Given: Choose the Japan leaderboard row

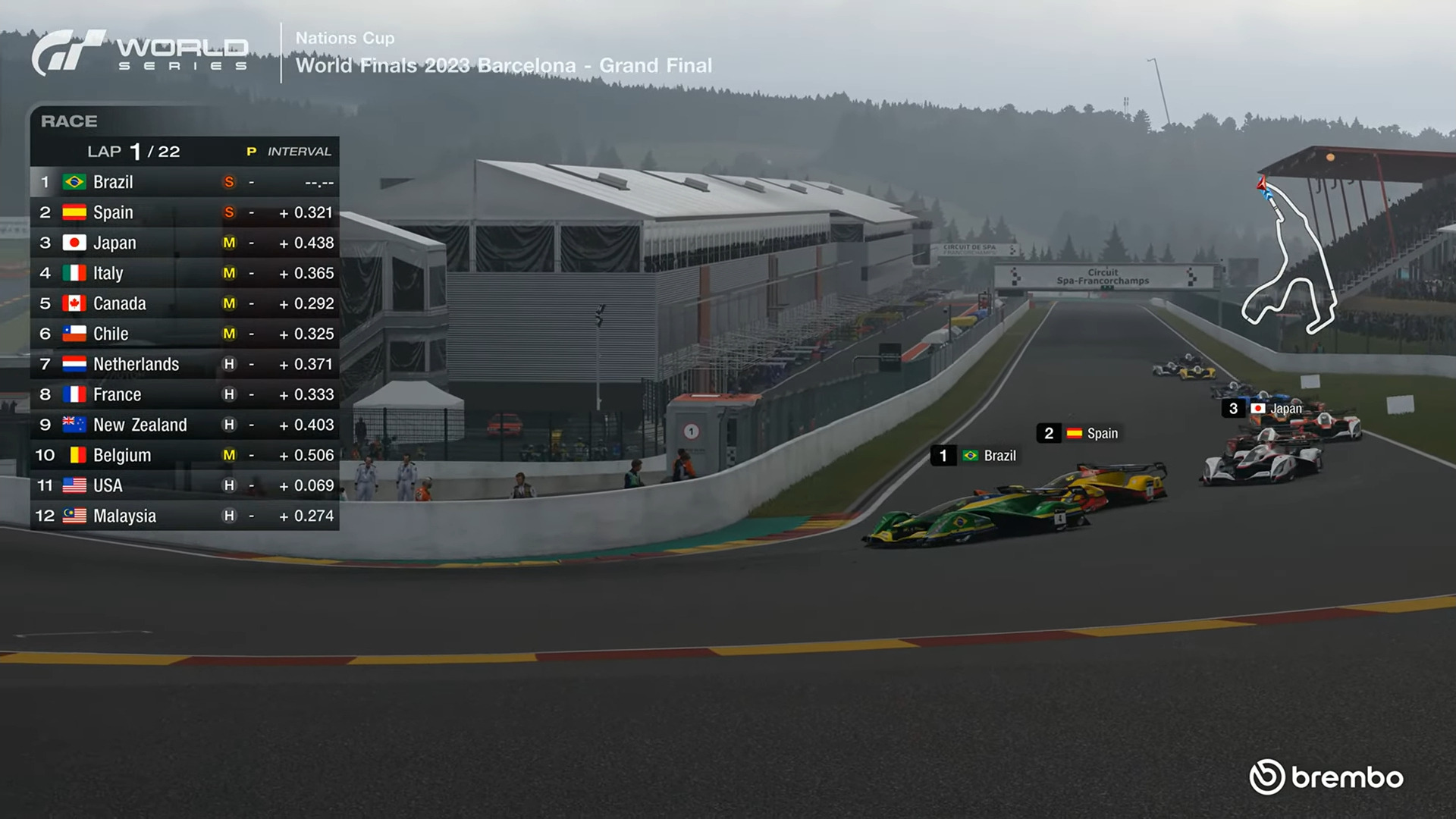Looking at the screenshot, I should (x=184, y=243).
